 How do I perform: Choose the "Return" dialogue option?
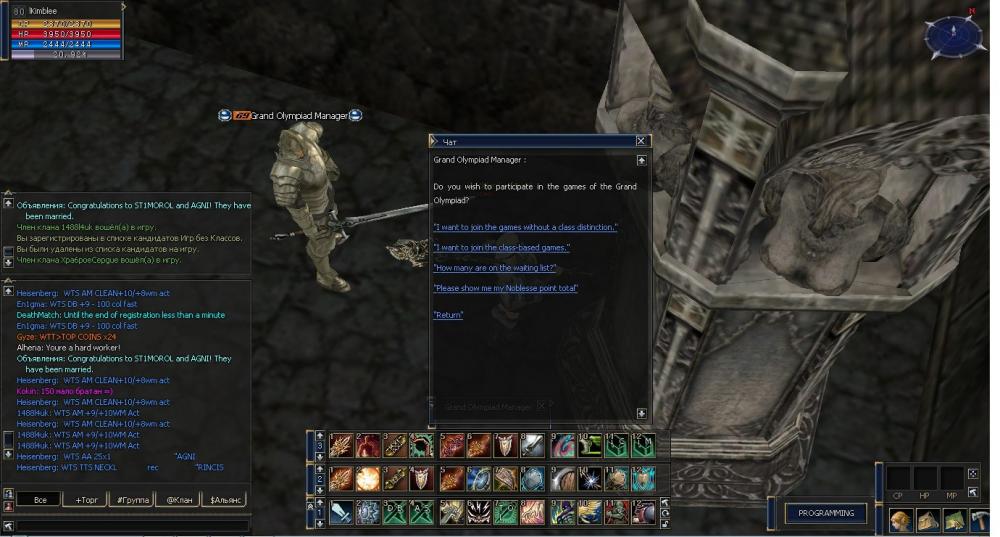[448, 315]
